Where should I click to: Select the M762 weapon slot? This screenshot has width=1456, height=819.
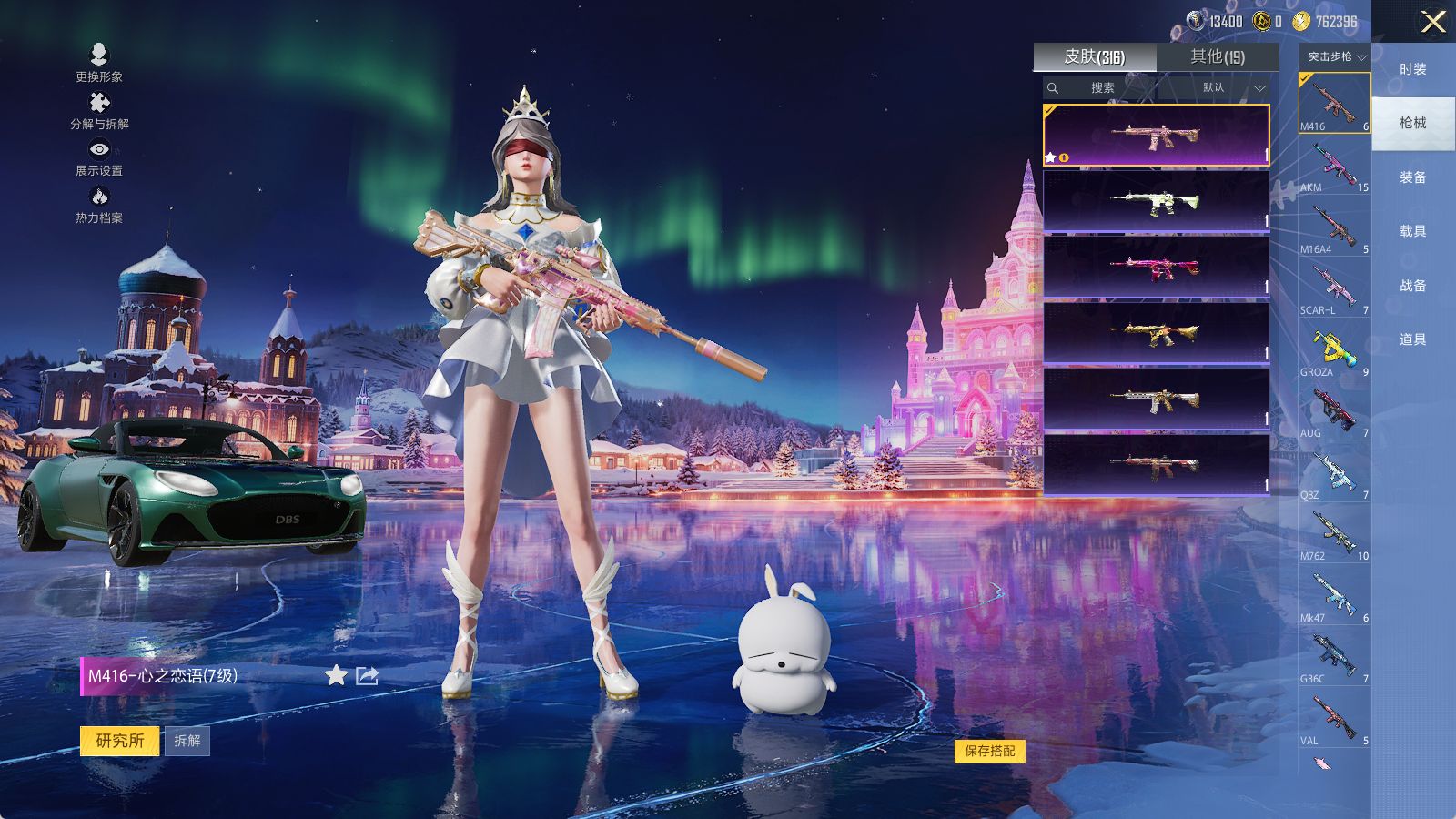[1334, 535]
